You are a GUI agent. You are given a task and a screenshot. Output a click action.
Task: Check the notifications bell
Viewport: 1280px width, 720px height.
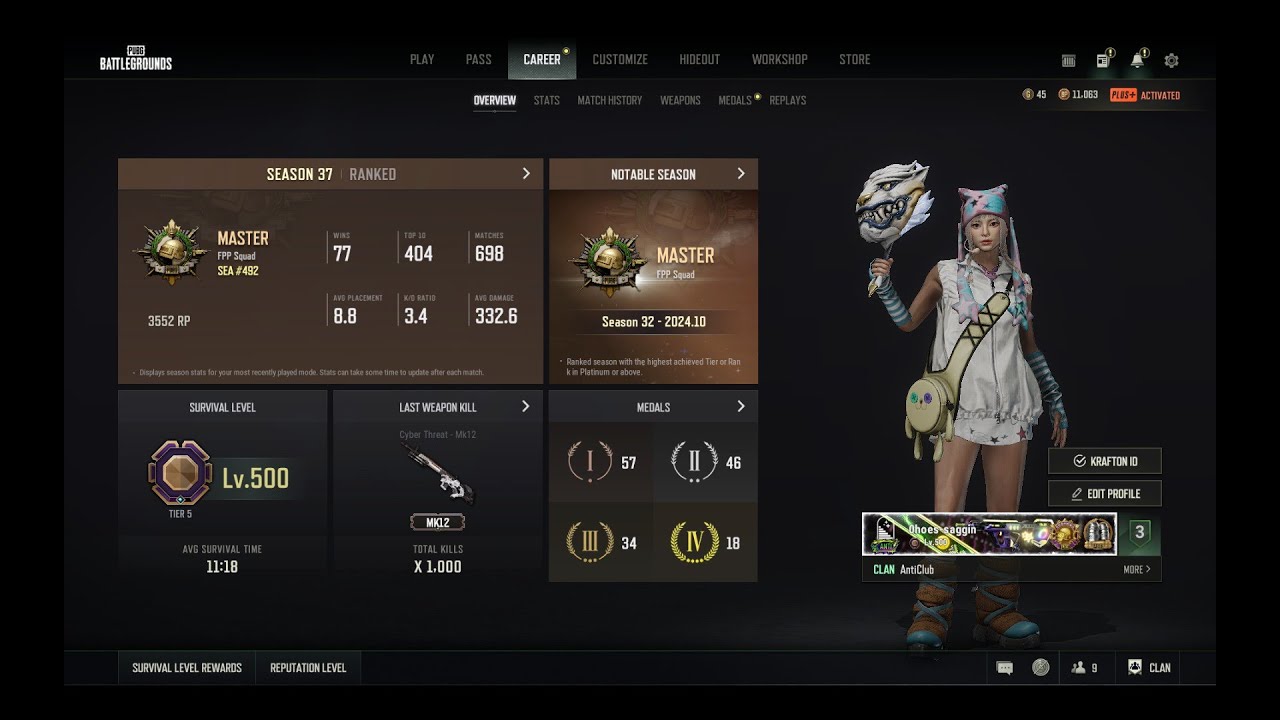(x=1137, y=61)
